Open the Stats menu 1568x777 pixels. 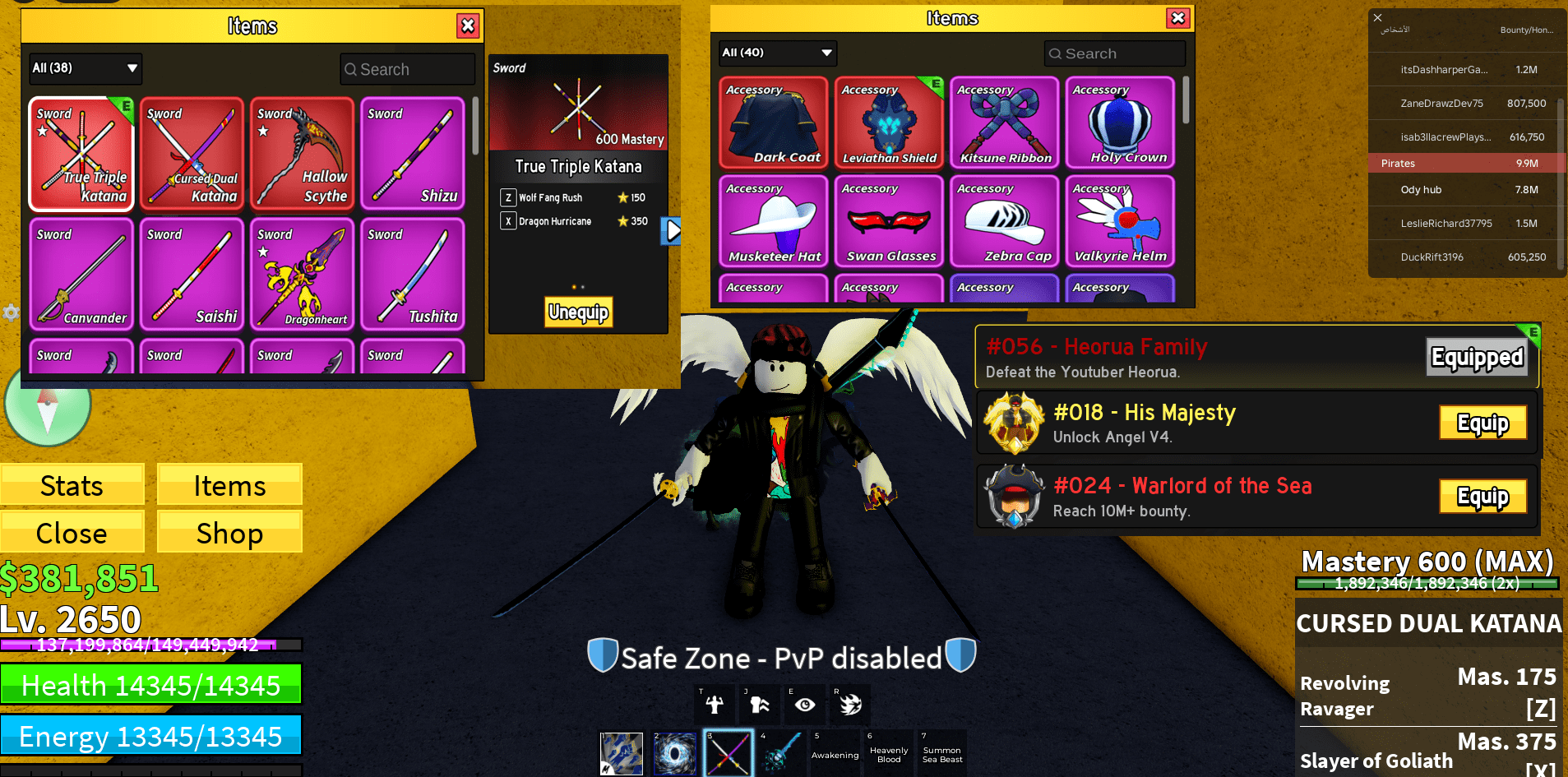pyautogui.click(x=72, y=485)
